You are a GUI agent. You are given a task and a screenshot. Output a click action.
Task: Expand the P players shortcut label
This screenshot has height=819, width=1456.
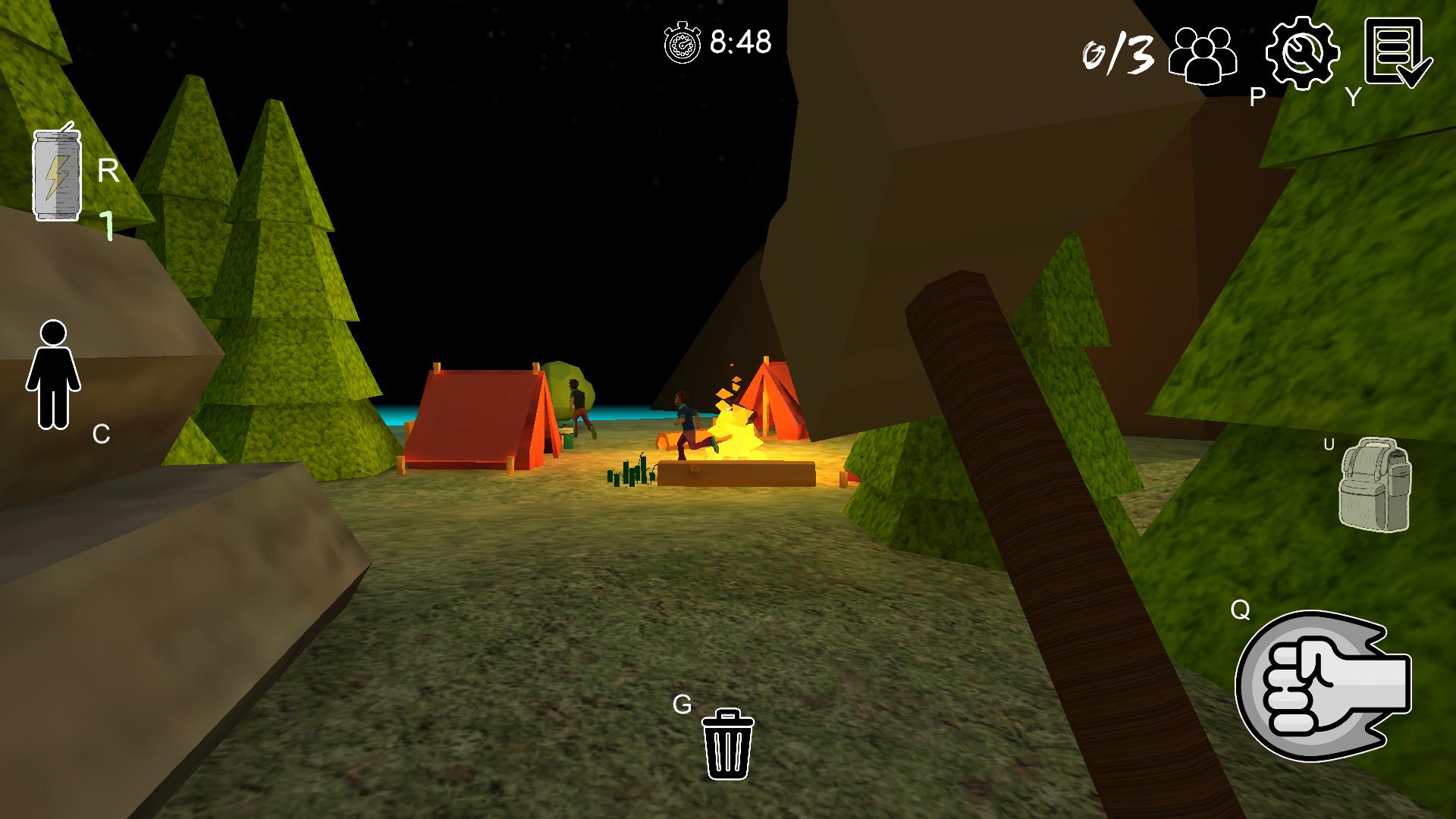pyautogui.click(x=1256, y=97)
